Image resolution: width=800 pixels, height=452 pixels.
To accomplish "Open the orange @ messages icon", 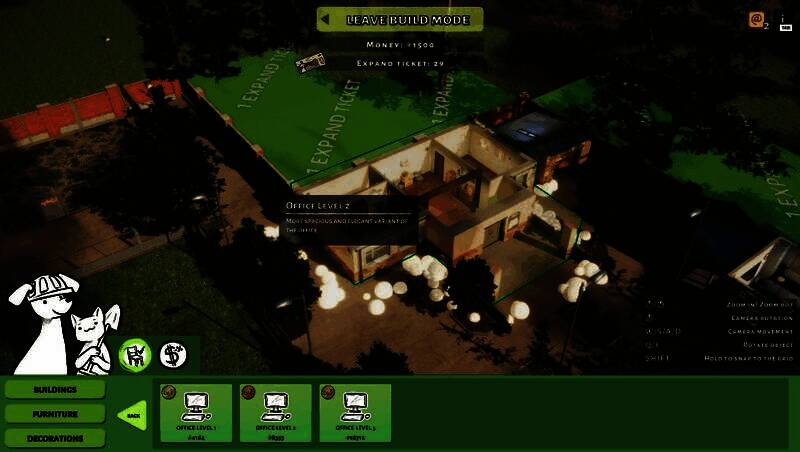I will (758, 20).
